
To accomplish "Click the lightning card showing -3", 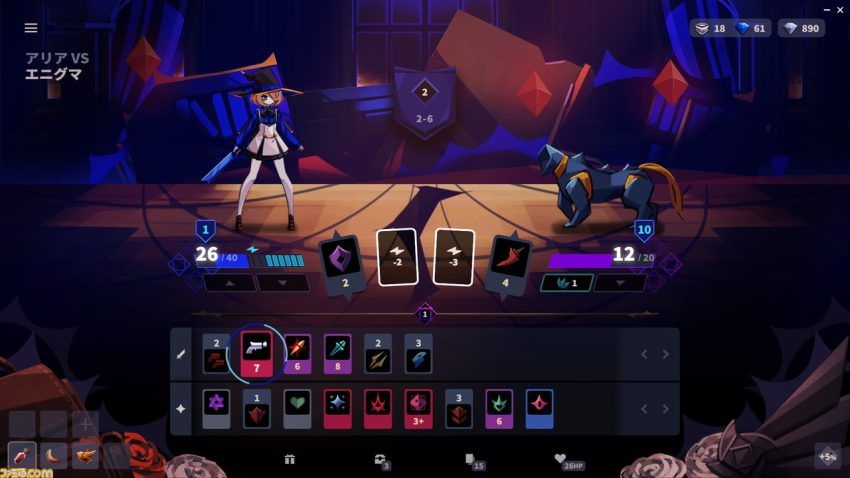I will point(454,257).
